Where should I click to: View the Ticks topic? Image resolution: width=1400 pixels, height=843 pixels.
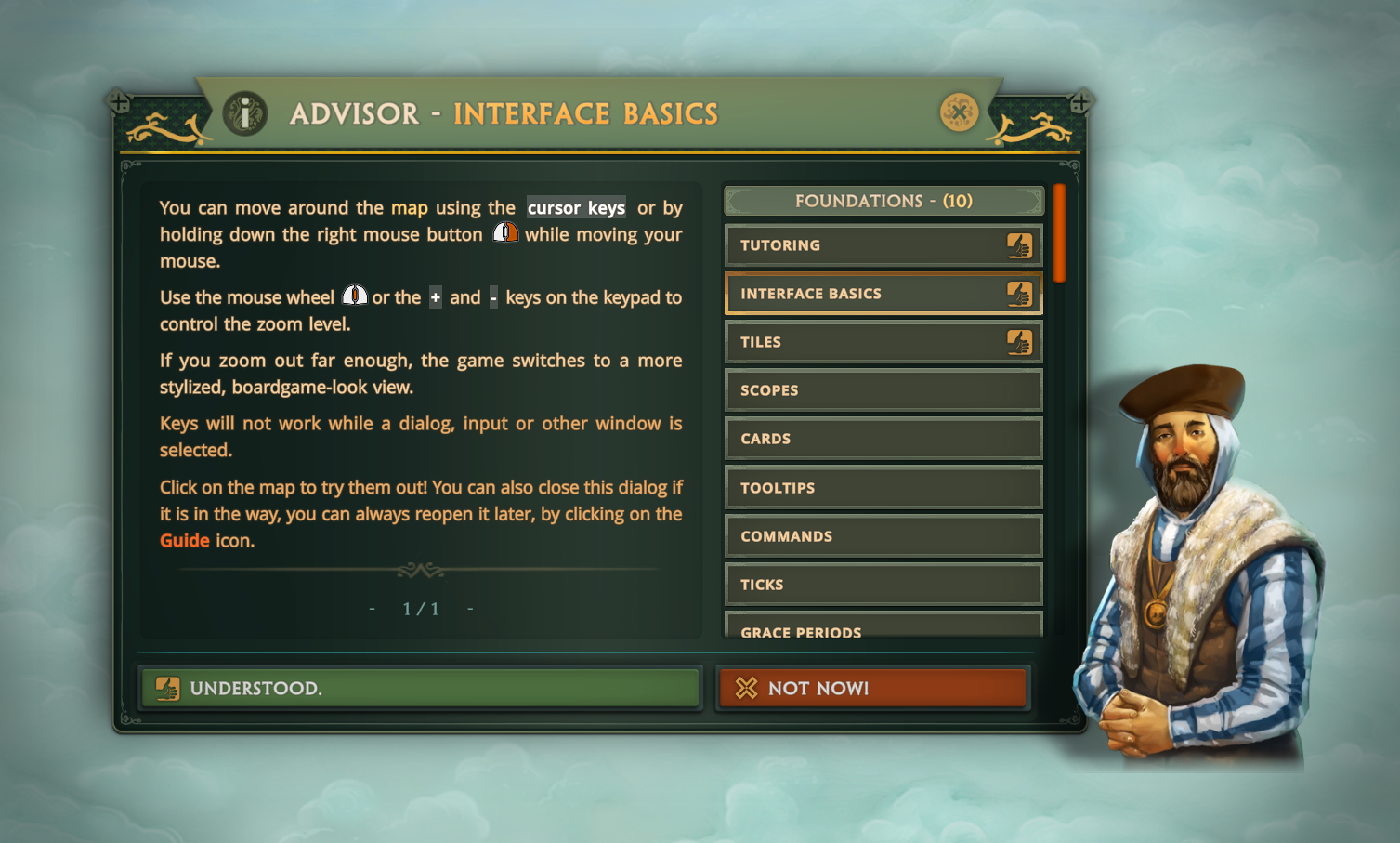click(883, 585)
